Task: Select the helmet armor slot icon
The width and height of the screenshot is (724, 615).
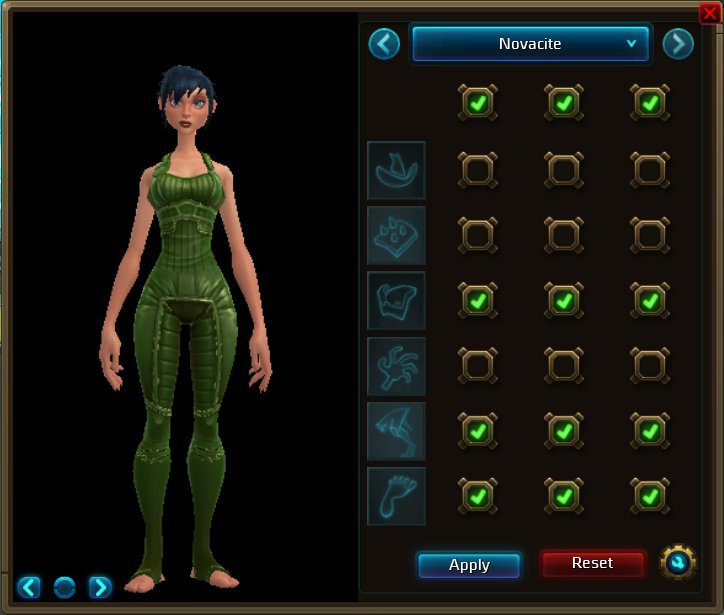Action: click(396, 170)
